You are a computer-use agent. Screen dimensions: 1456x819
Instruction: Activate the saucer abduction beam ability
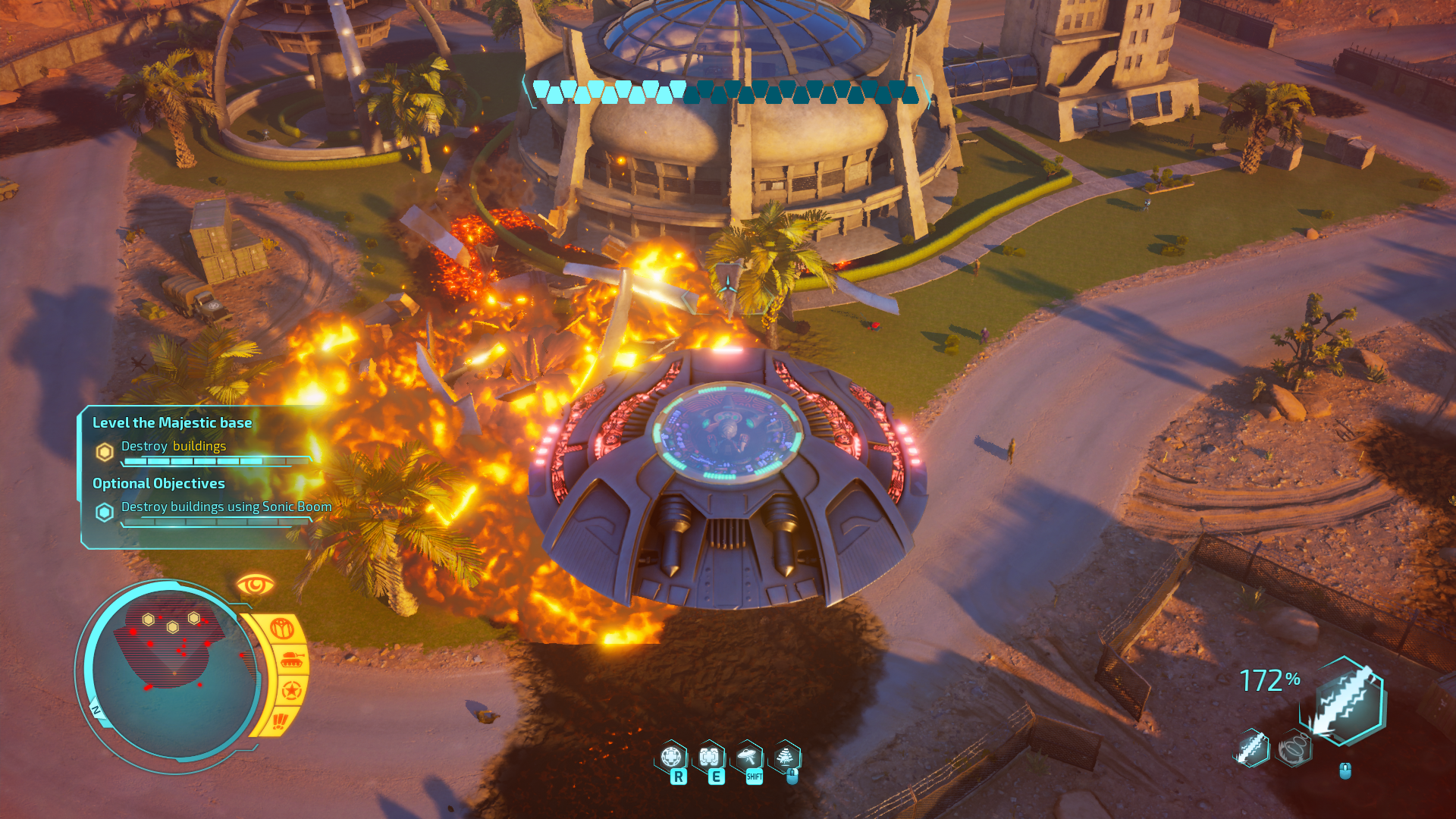tap(748, 757)
